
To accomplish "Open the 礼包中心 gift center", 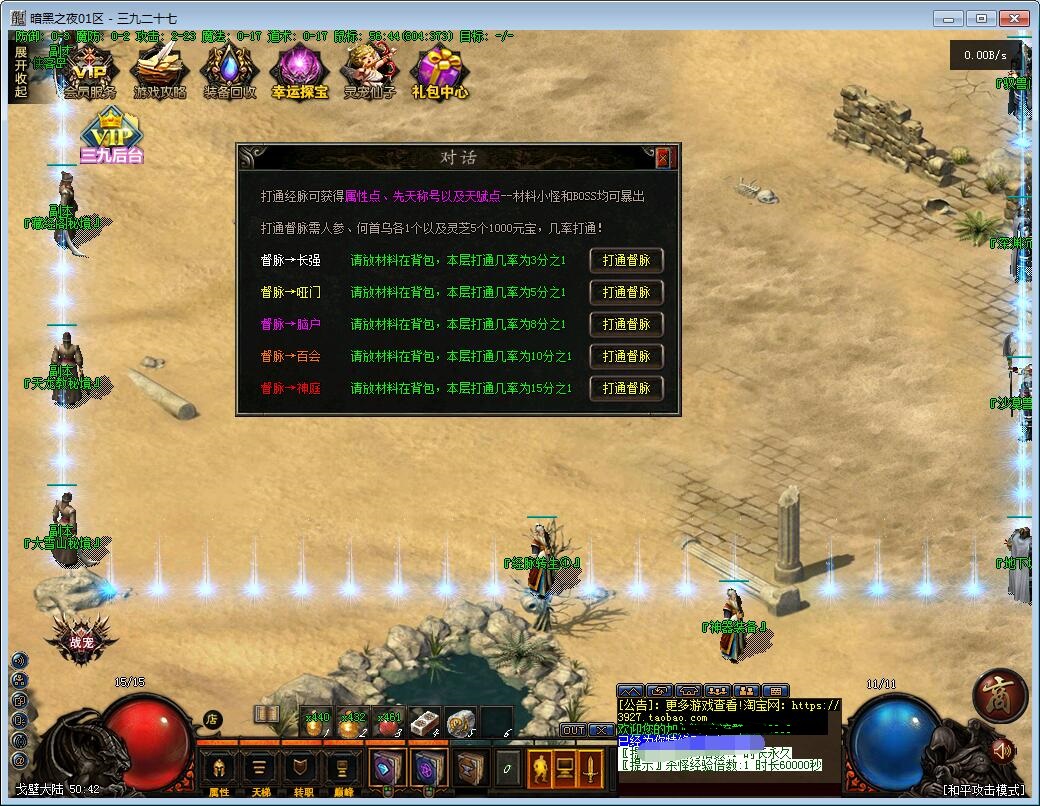I will pos(439,73).
